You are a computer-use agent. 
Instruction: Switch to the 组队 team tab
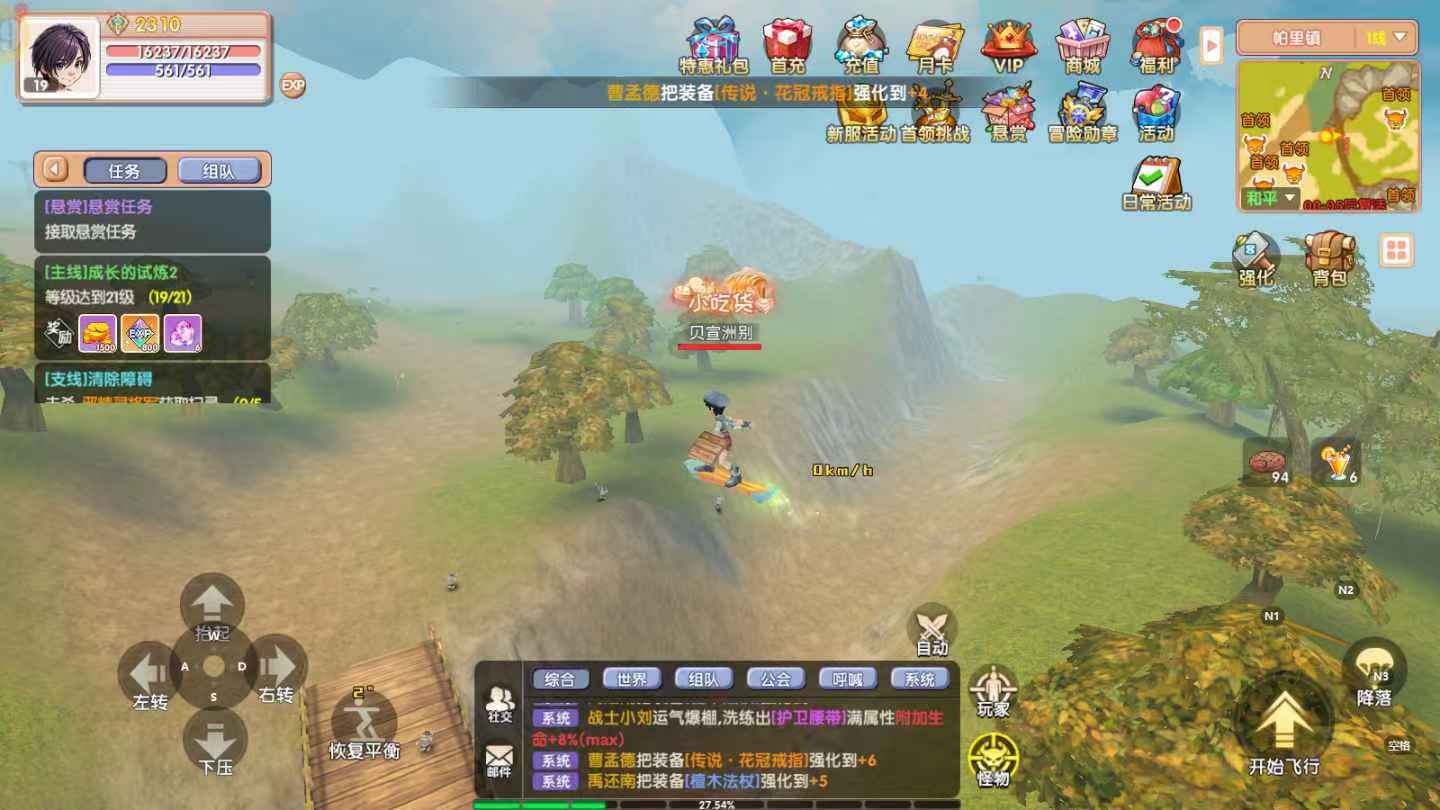pyautogui.click(x=703, y=678)
